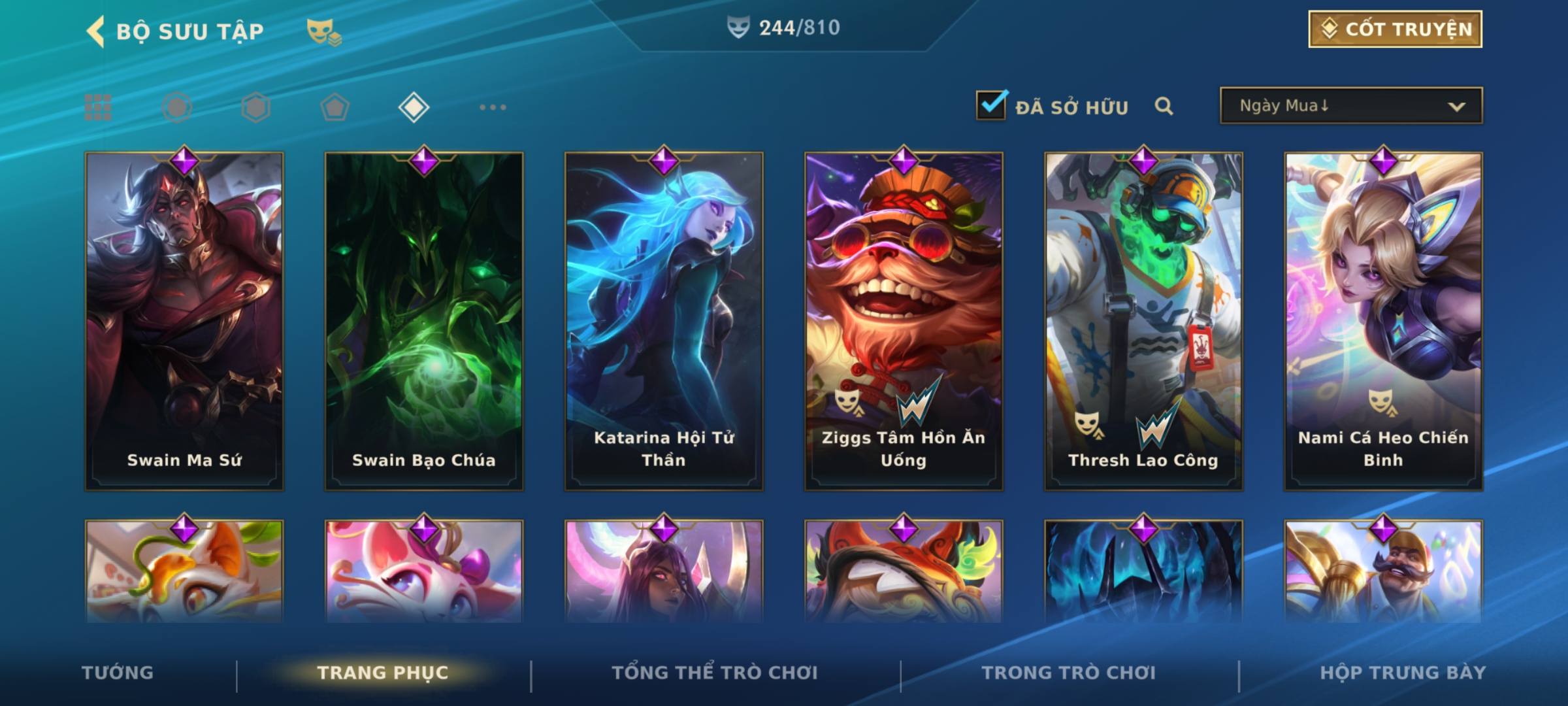The width and height of the screenshot is (1568, 706).
Task: Toggle the Đã Sở Hữu checkbox
Action: click(991, 105)
